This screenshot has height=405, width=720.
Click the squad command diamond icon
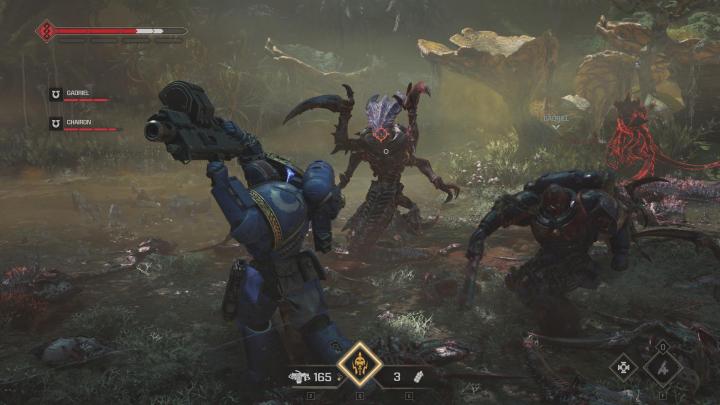click(x=625, y=367)
